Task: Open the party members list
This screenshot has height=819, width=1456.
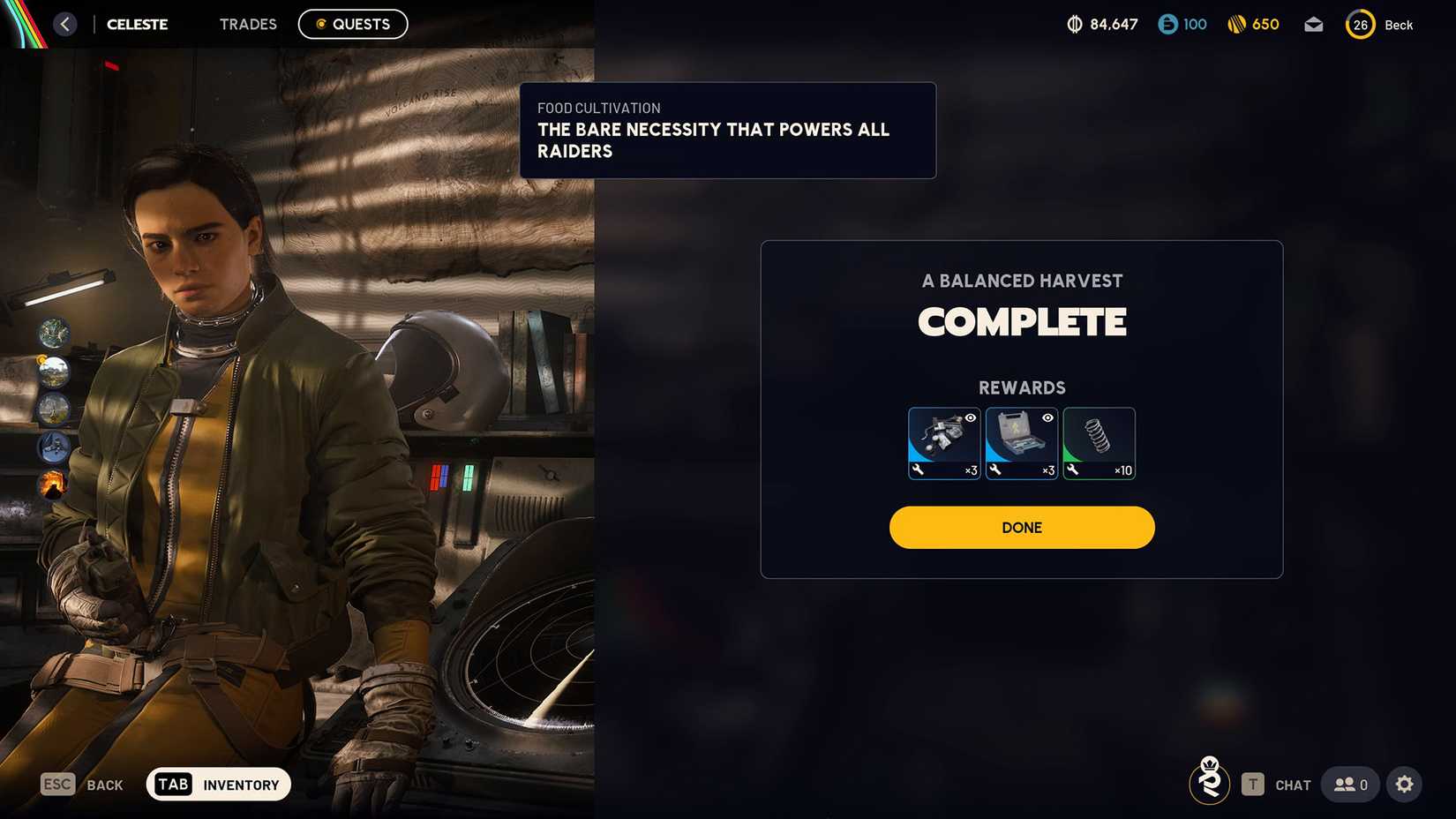Action: point(1350,785)
